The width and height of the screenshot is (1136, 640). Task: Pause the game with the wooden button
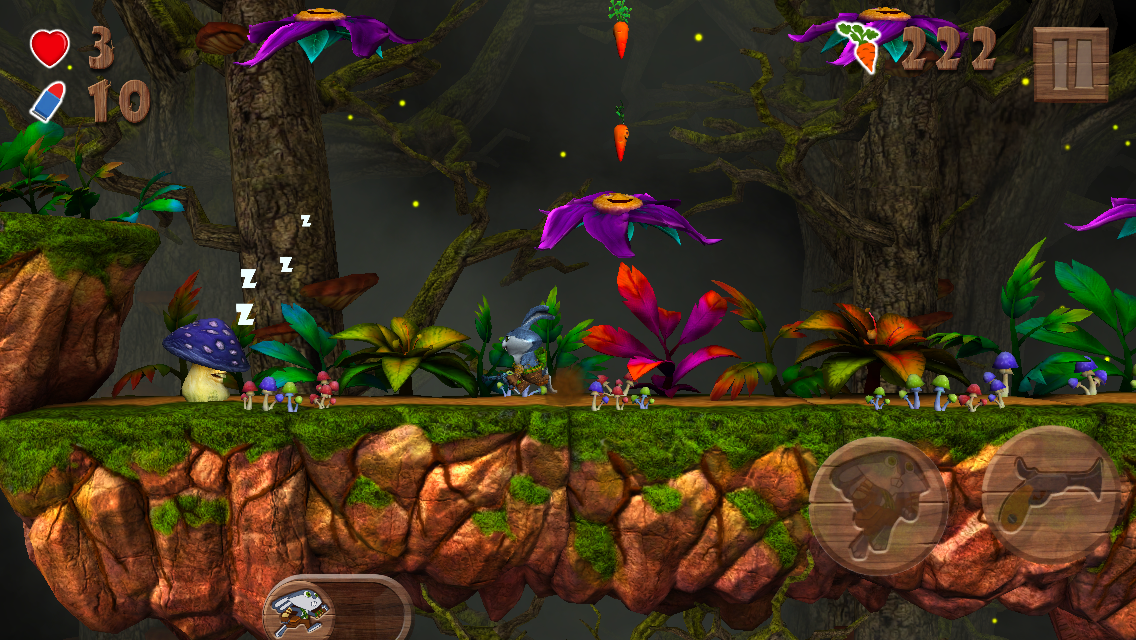[1071, 63]
